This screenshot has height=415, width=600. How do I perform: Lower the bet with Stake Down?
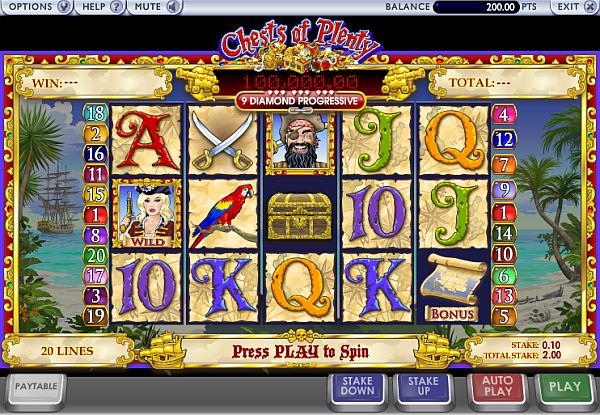point(357,388)
